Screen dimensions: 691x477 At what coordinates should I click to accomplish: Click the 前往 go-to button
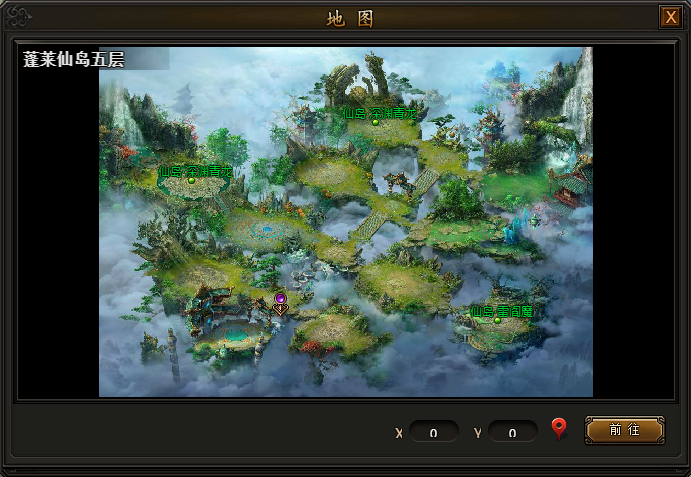pos(624,430)
